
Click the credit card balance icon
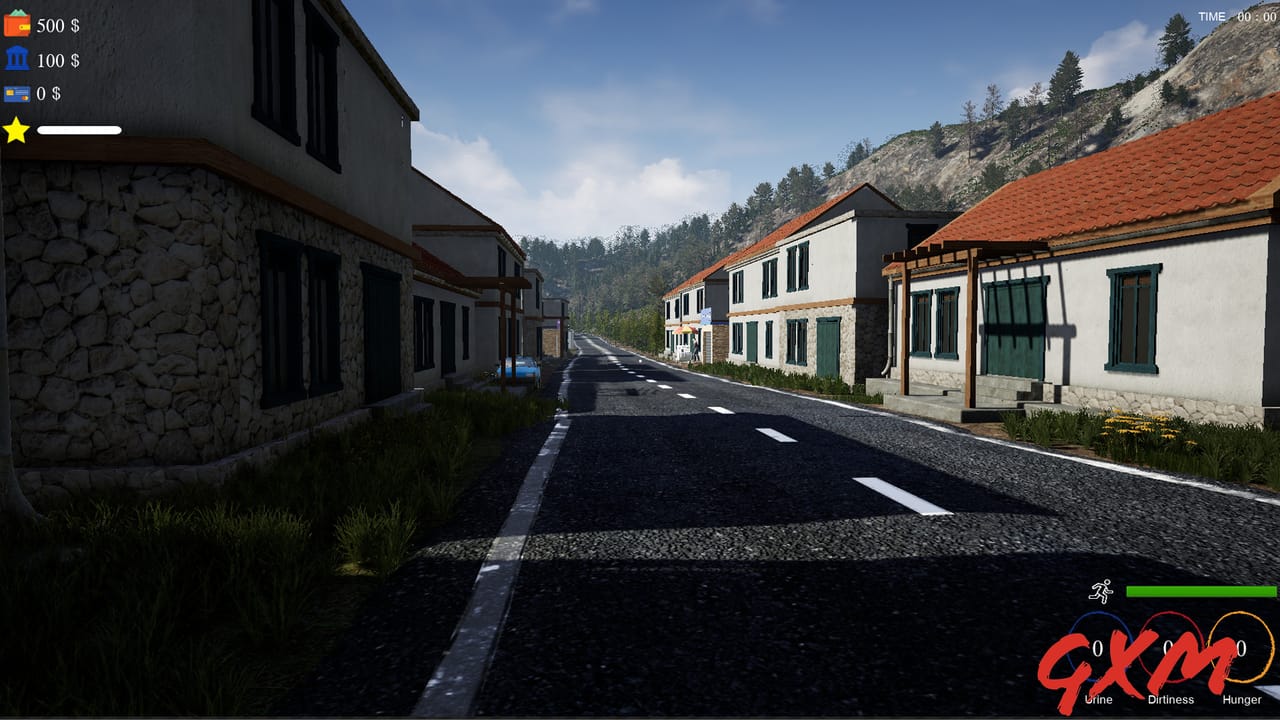coord(16,95)
